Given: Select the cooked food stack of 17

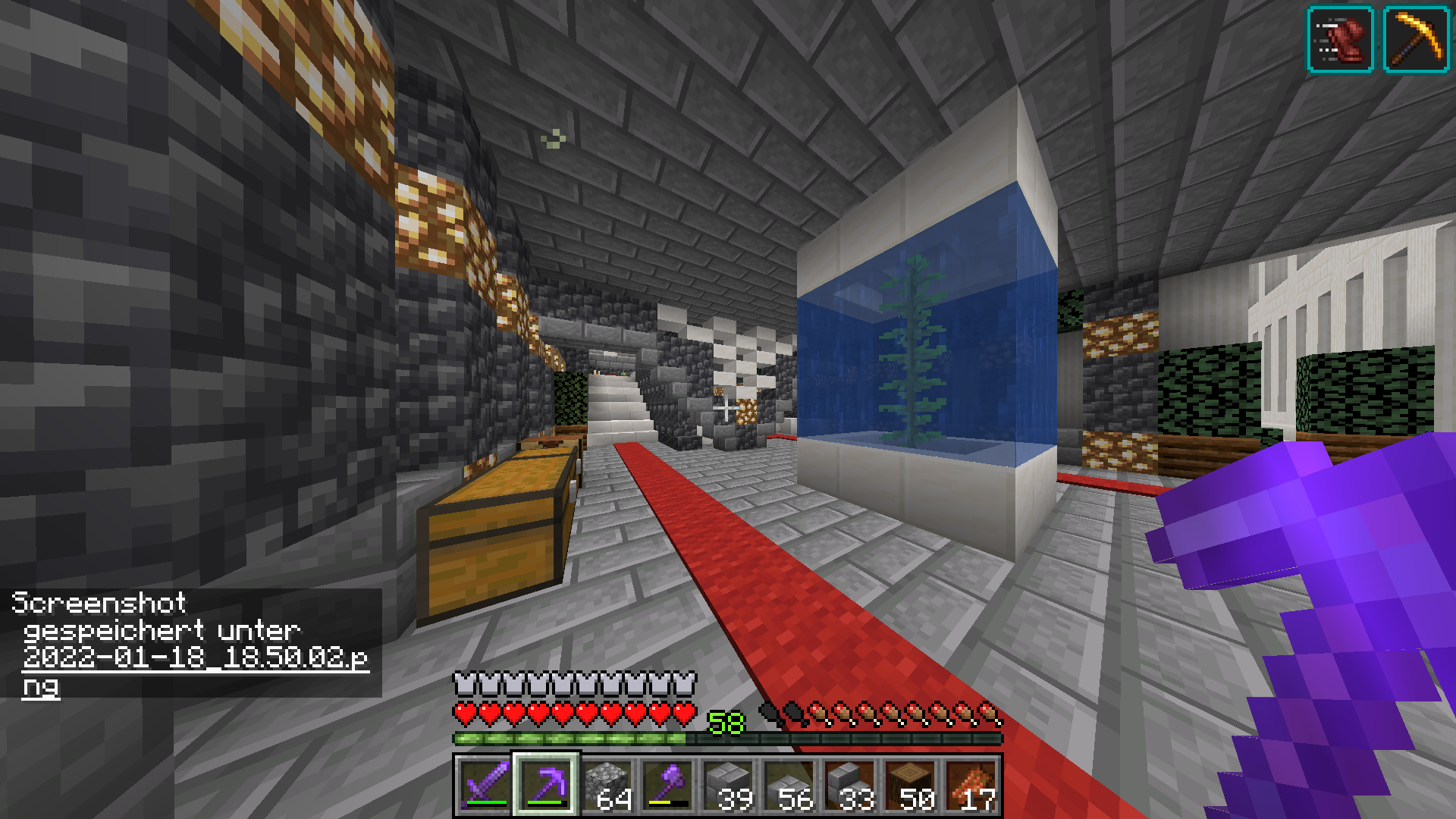Looking at the screenshot, I should tap(971, 785).
